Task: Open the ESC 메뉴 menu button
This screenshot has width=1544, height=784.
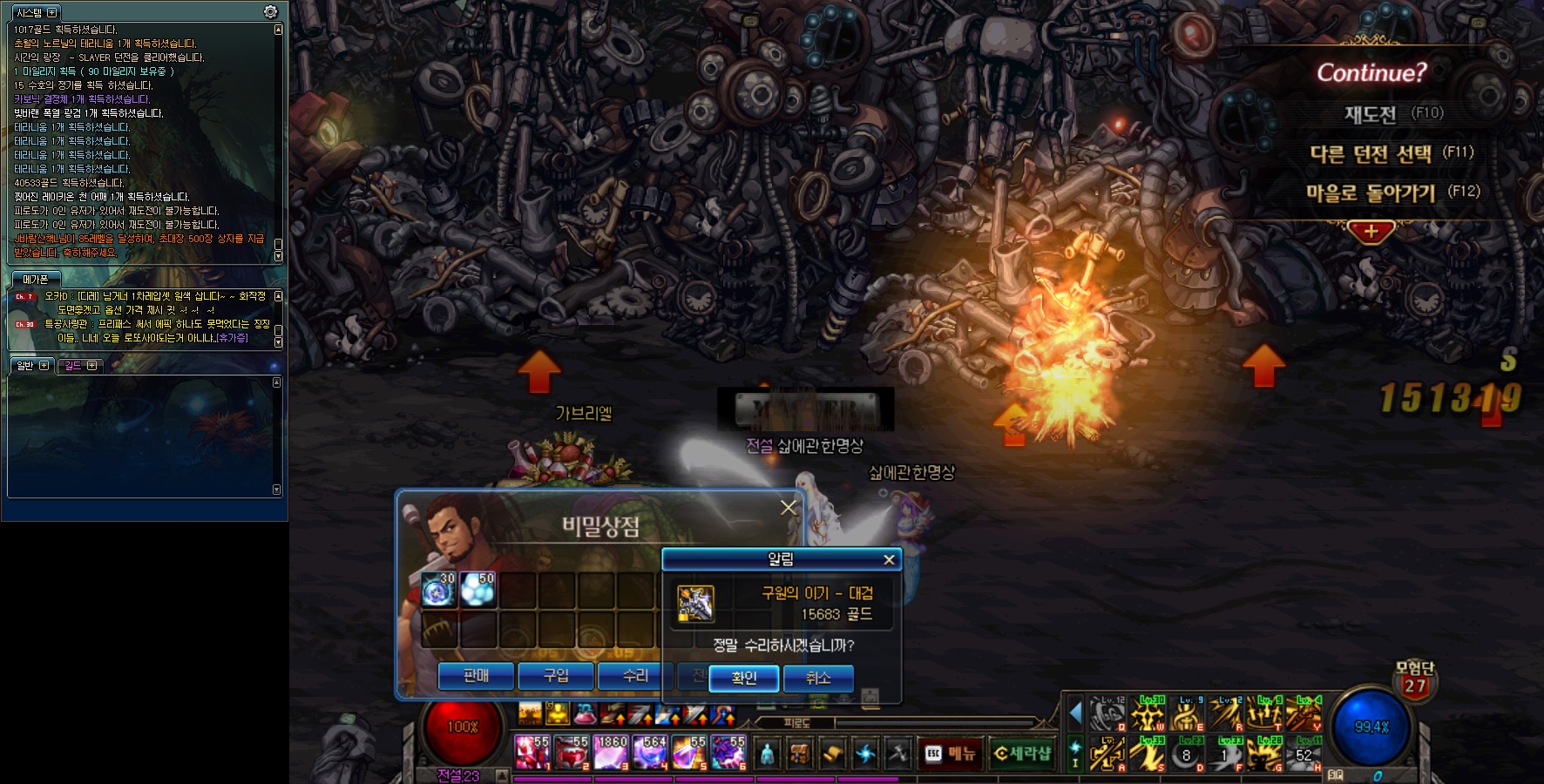Action: click(x=951, y=754)
